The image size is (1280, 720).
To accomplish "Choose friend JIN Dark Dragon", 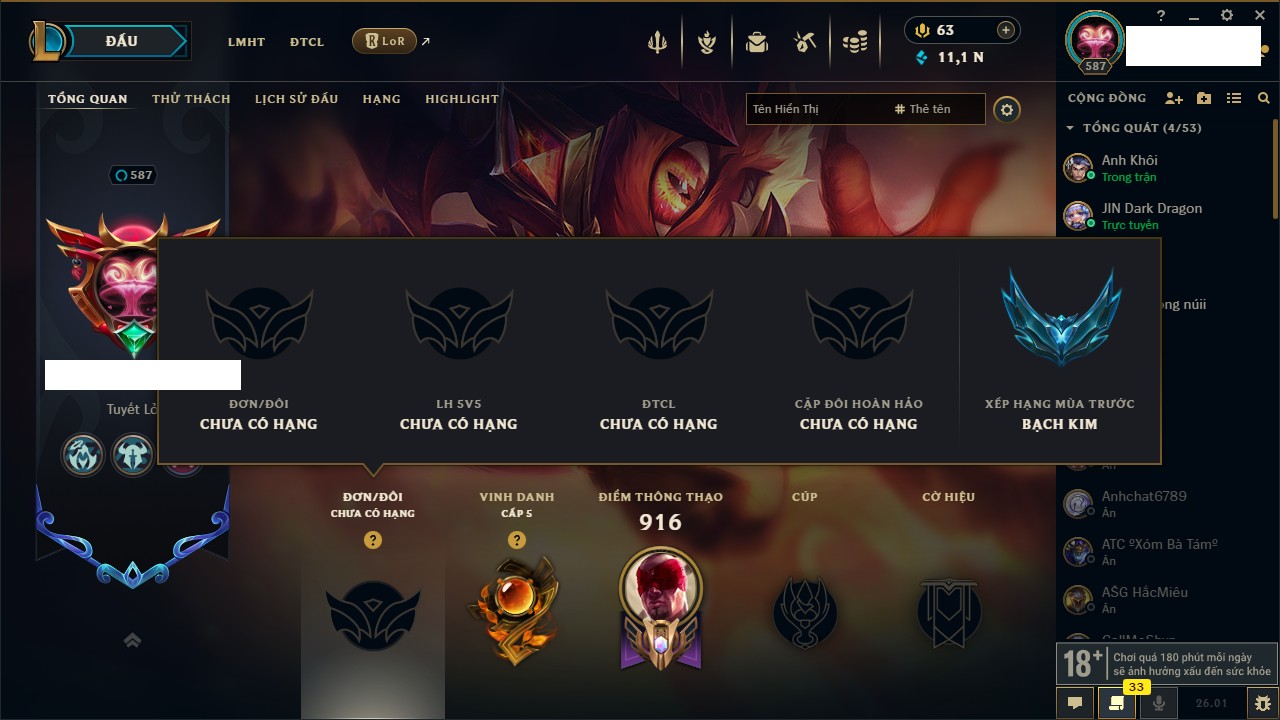I will pos(1151,215).
